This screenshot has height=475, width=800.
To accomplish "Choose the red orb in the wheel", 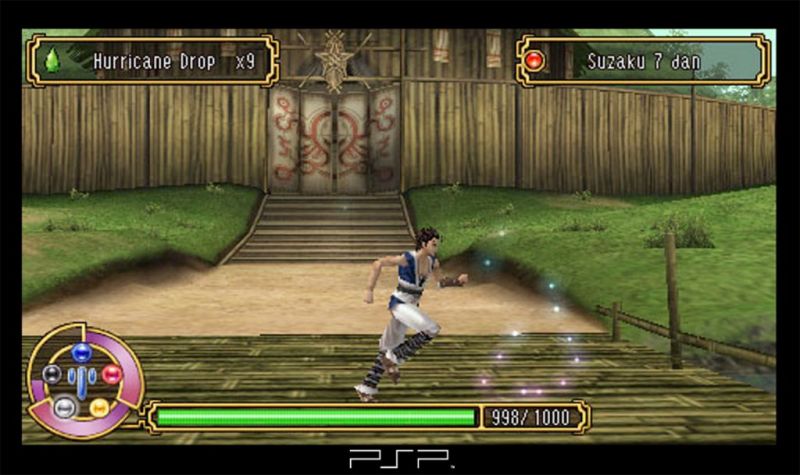I will pos(111,374).
